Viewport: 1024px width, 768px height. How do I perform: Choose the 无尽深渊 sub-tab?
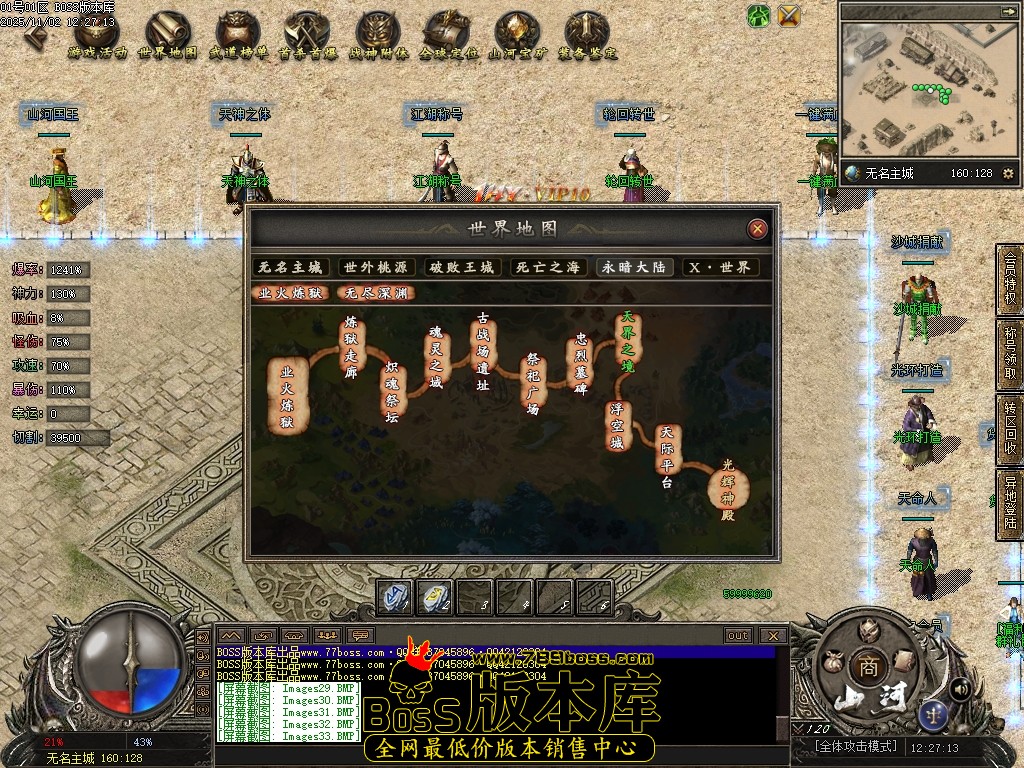[377, 293]
